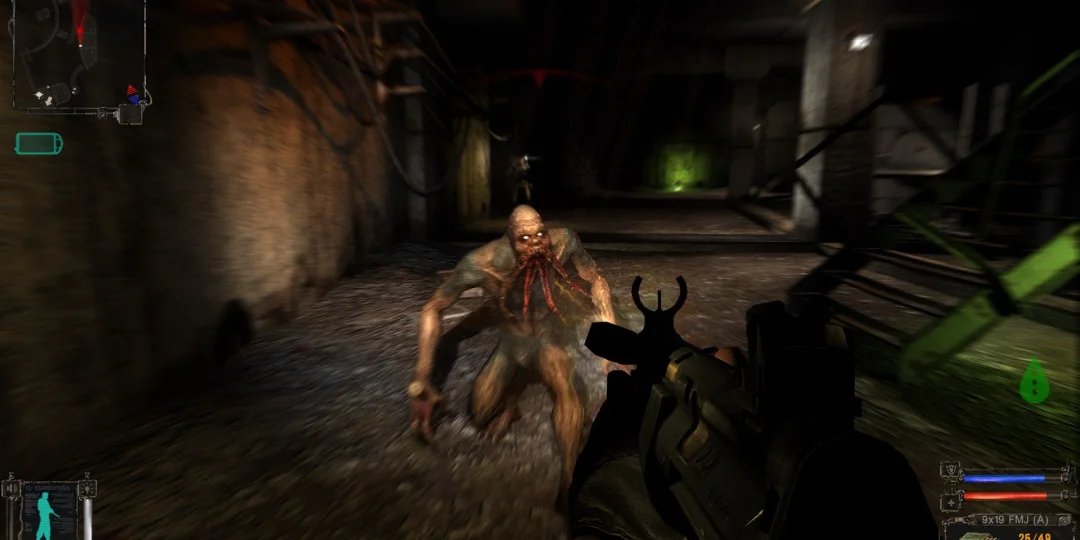Click the teal stalker stance silhouette

click(x=46, y=516)
